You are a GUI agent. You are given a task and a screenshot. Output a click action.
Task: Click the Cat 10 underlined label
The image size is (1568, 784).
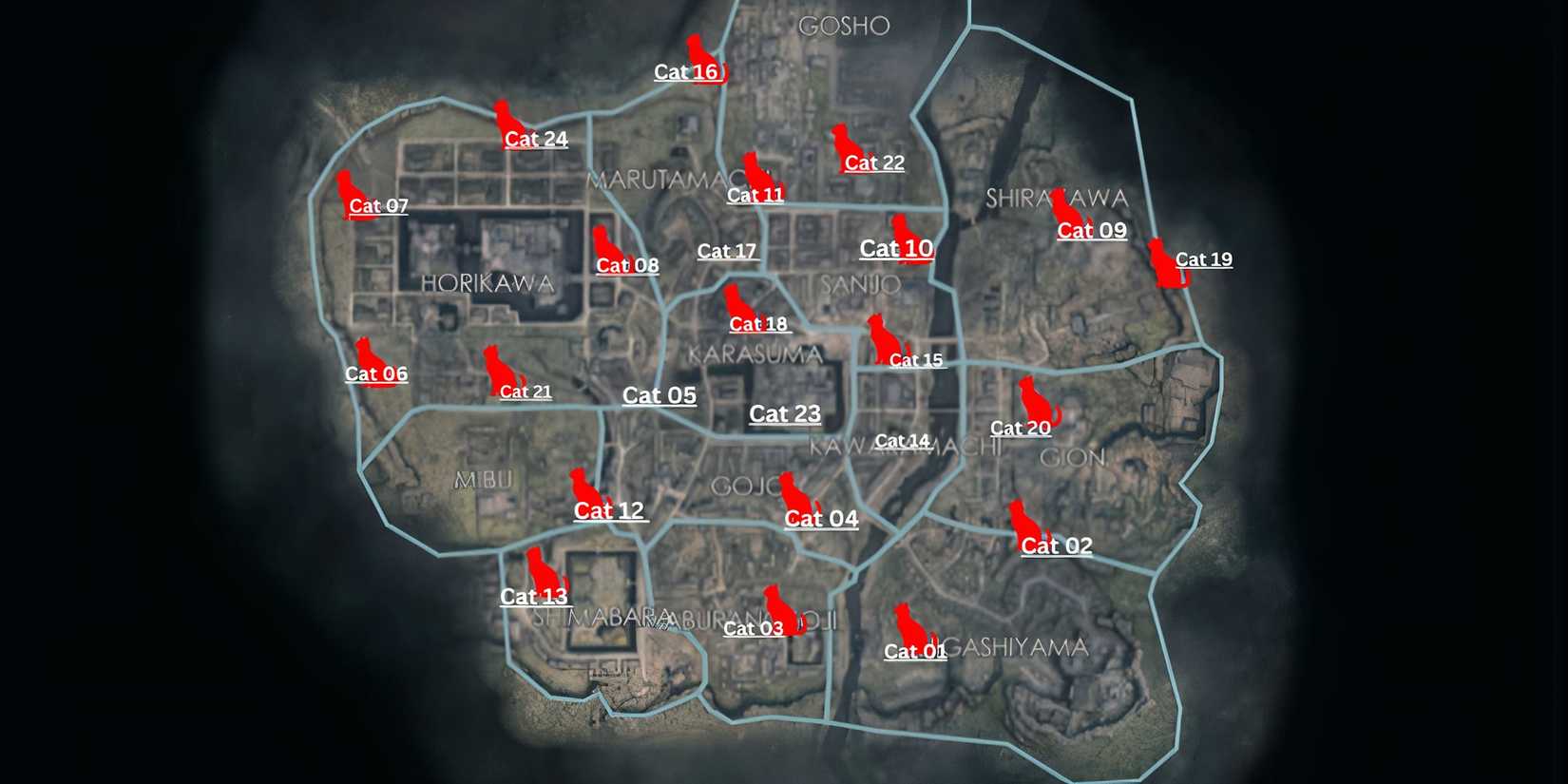896,249
